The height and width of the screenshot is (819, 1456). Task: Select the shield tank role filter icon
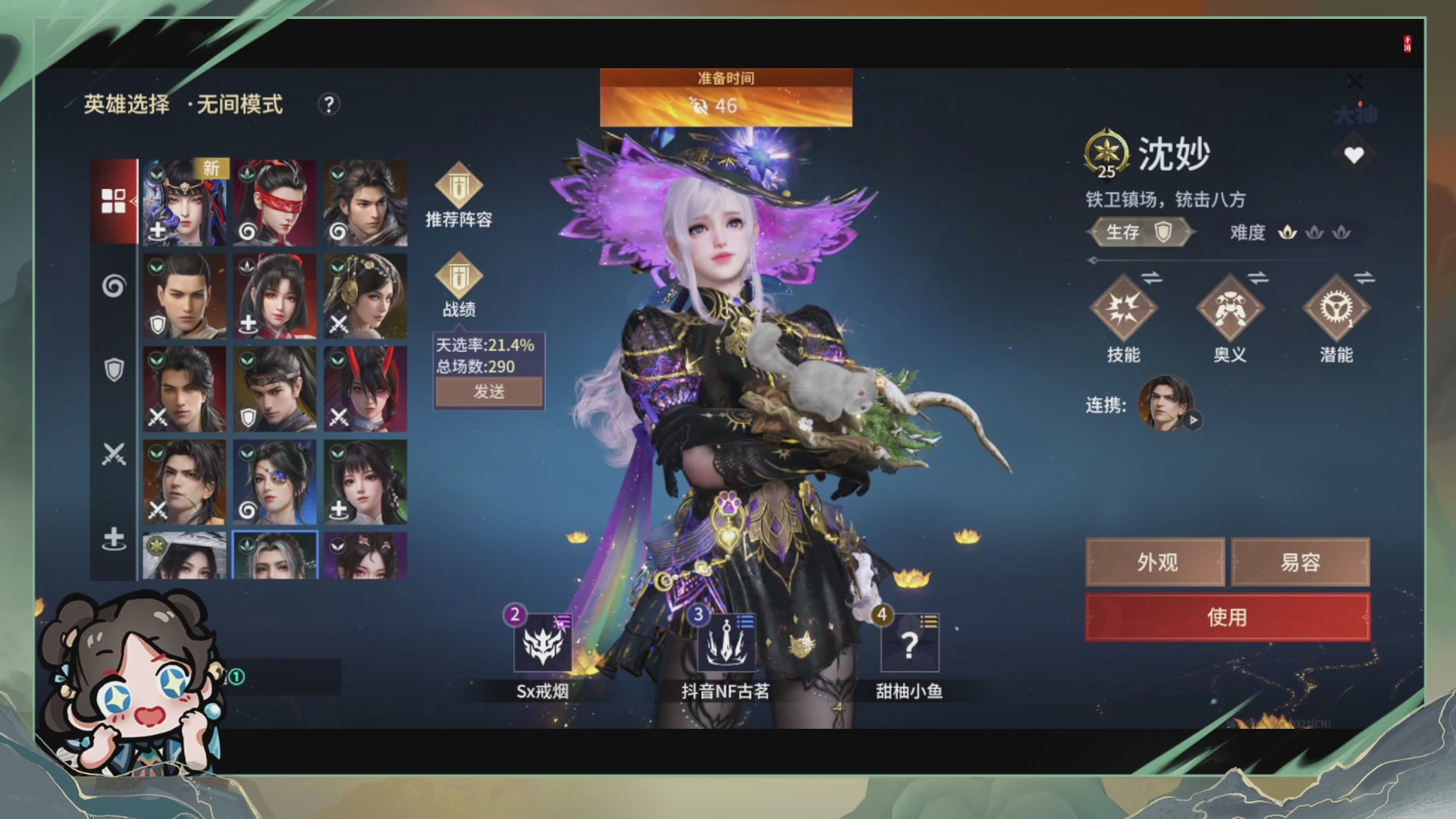[x=114, y=368]
